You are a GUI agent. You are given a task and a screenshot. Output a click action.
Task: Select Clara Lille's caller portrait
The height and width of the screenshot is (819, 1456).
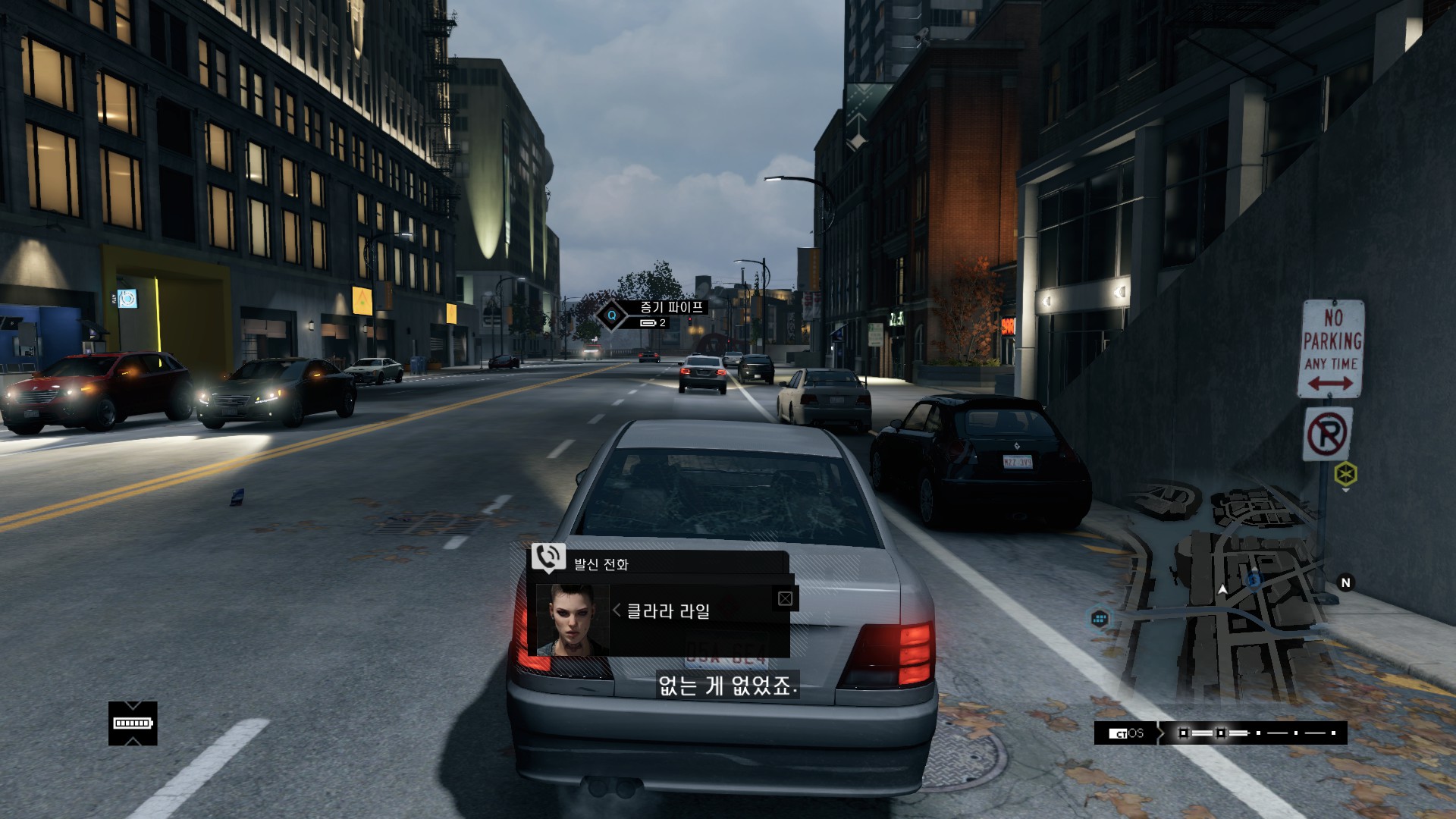[573, 620]
